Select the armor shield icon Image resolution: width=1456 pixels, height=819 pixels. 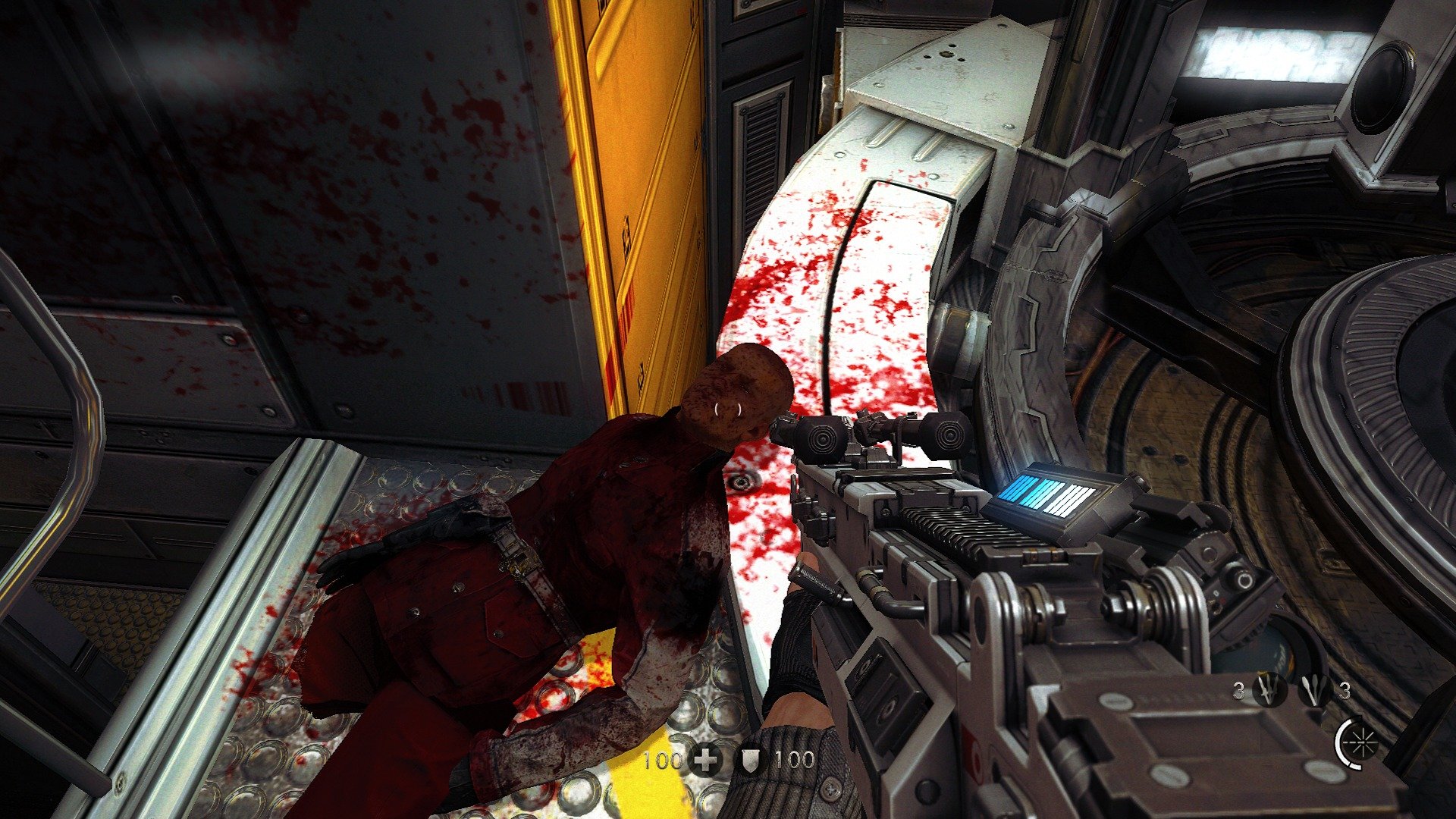(x=751, y=761)
